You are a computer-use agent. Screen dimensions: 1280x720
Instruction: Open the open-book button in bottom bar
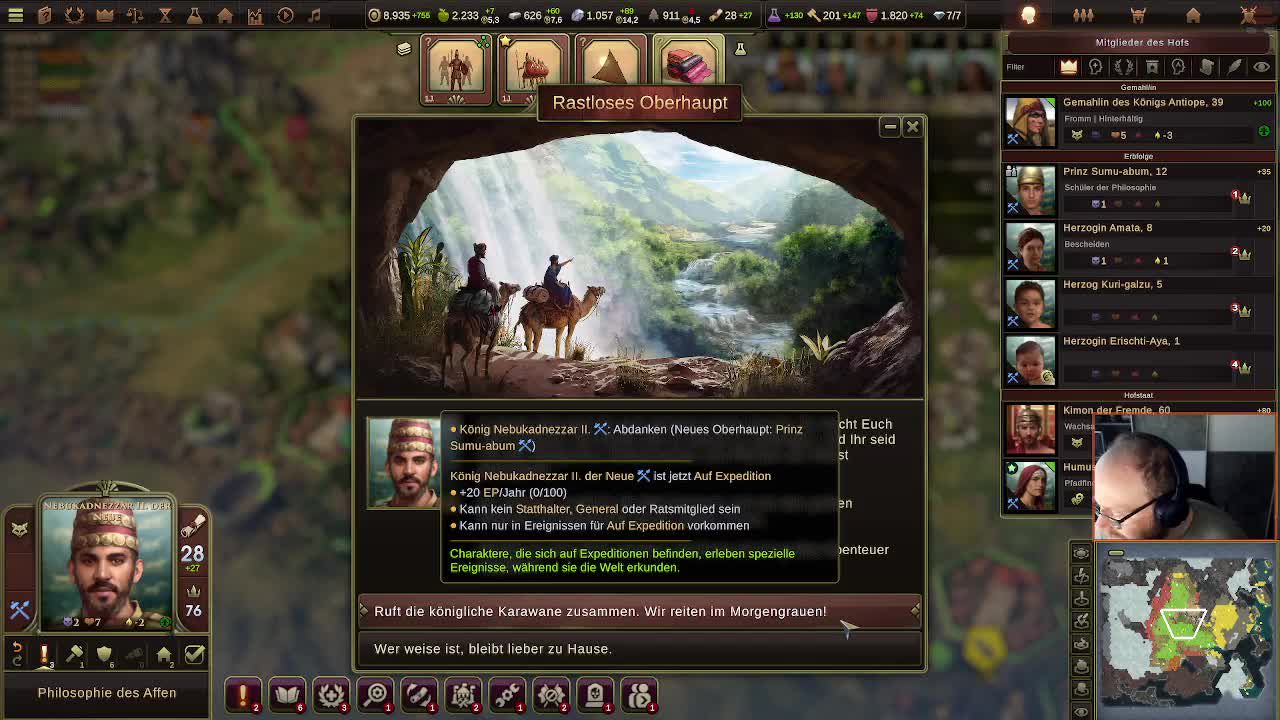point(287,693)
